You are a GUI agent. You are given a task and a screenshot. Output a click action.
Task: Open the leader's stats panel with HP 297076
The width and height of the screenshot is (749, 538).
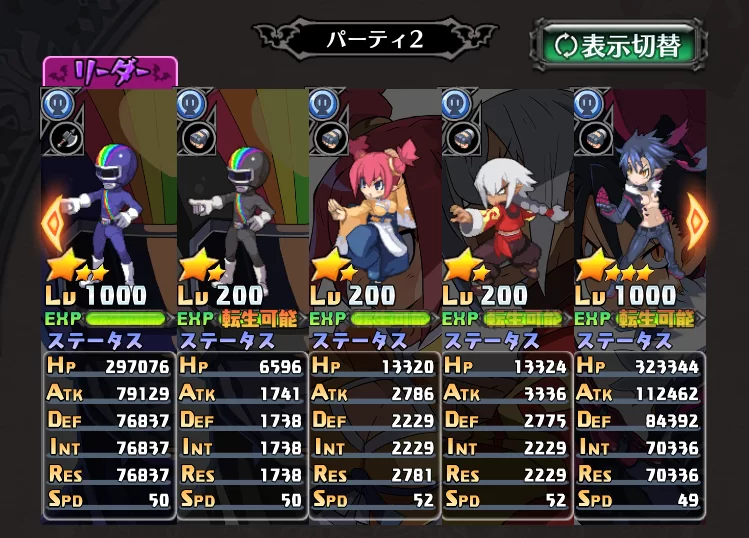coord(109,432)
